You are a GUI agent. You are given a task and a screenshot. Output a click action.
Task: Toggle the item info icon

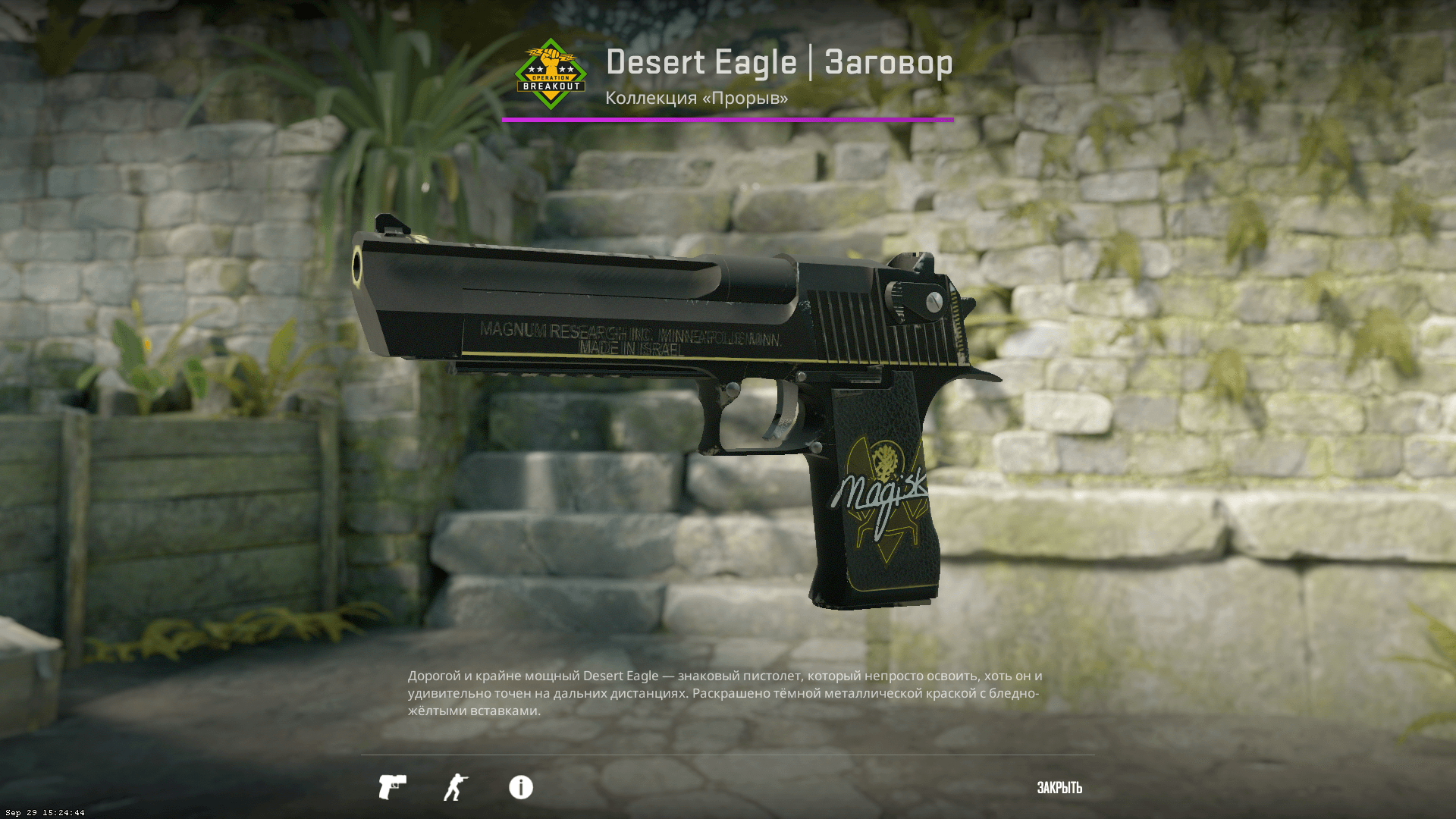pos(521,787)
